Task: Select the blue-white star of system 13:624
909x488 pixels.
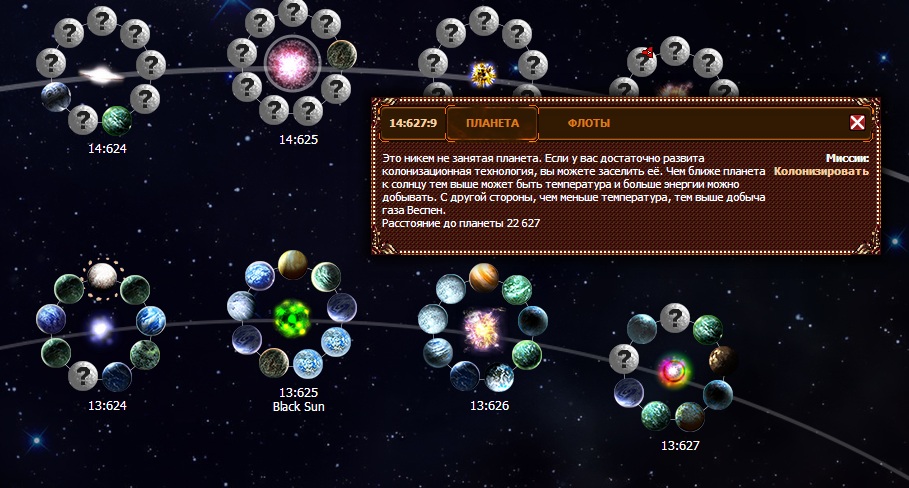Action: (100, 327)
